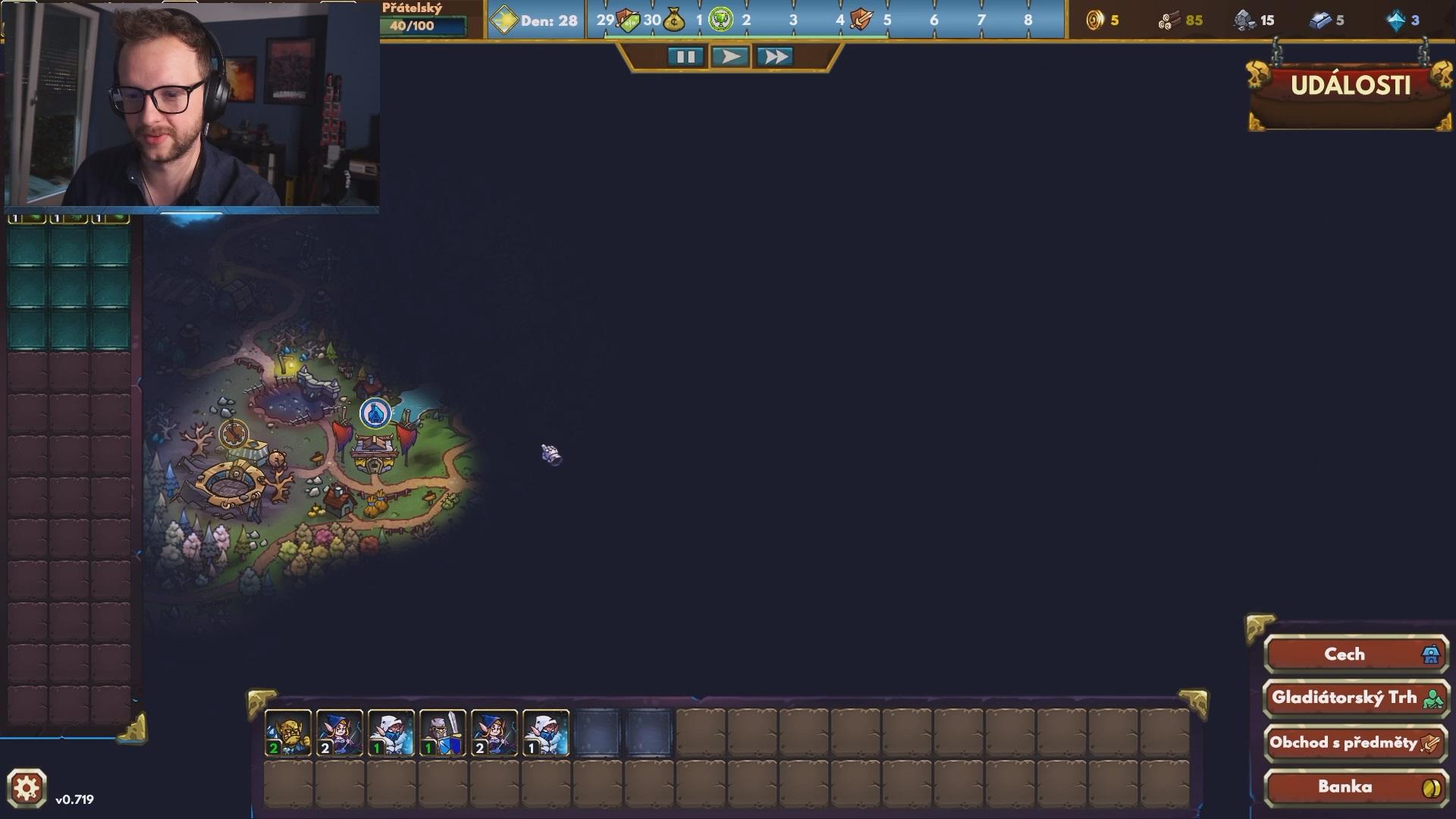Click the sword and shield timeline event
The image size is (1456, 819).
pyautogui.click(x=861, y=20)
